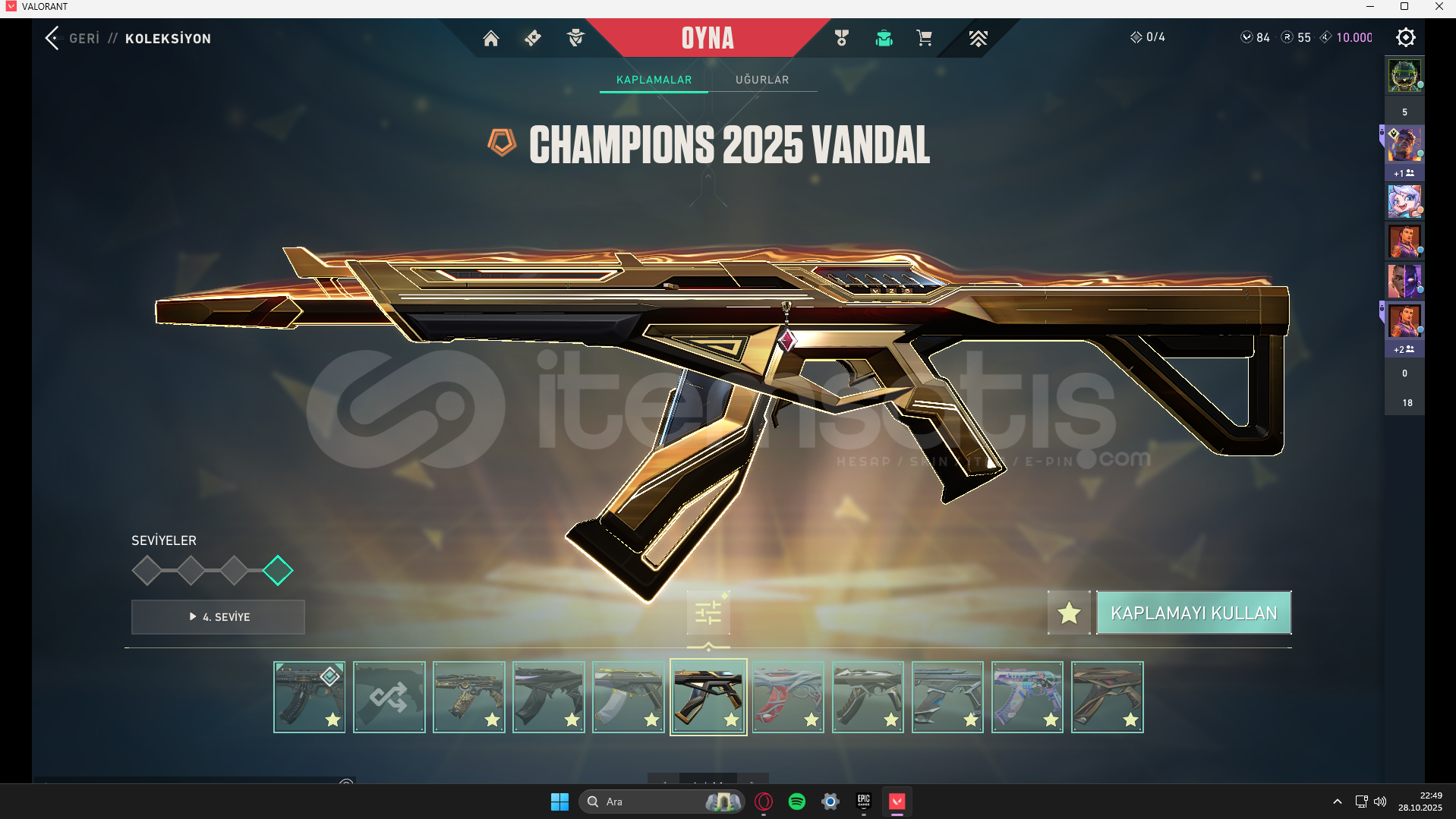Open the skin variant customization panel
Viewport: 1456px width, 819px height.
[x=708, y=614]
